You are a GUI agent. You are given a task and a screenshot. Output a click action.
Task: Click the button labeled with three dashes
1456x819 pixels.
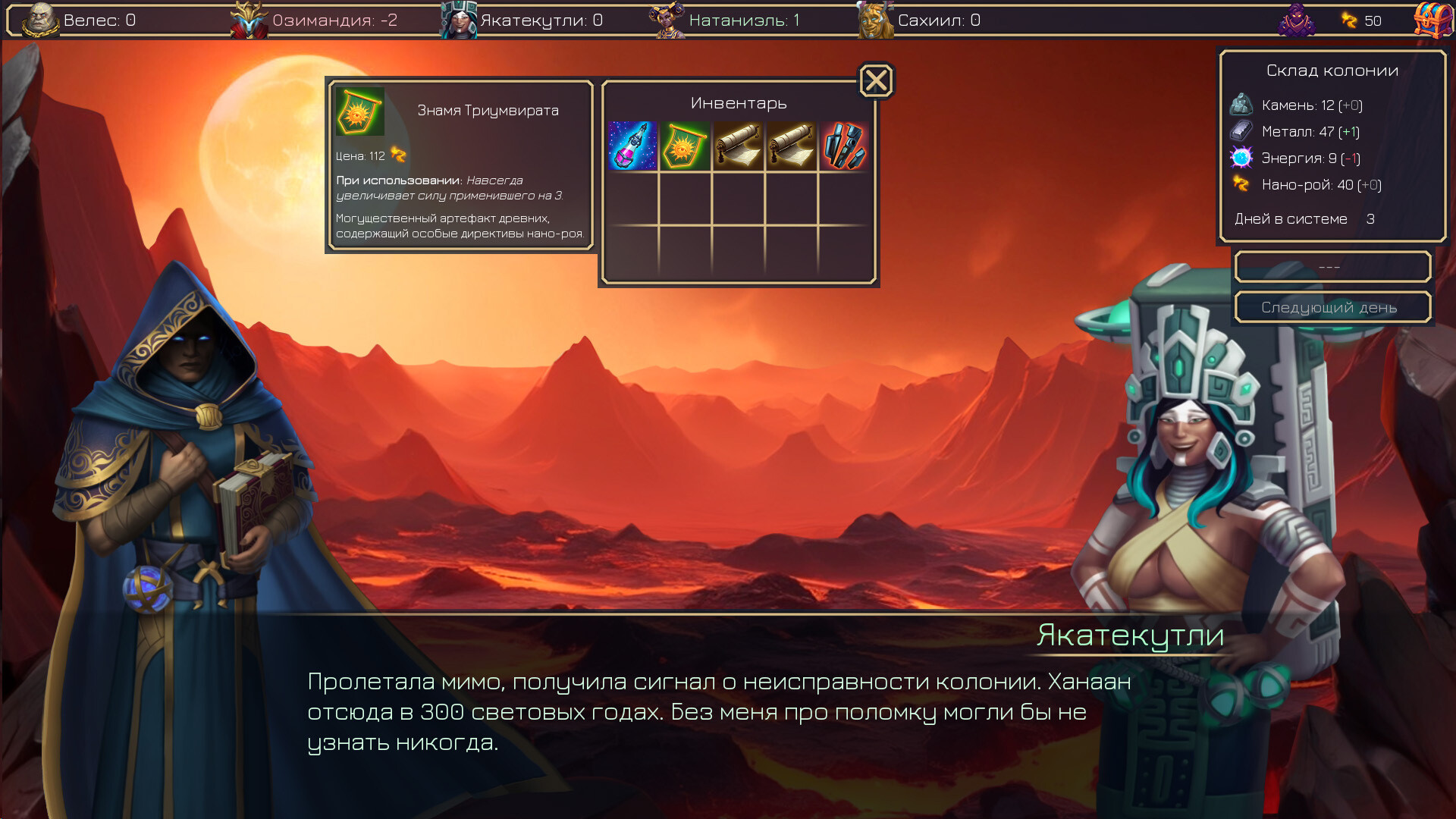point(1332,267)
